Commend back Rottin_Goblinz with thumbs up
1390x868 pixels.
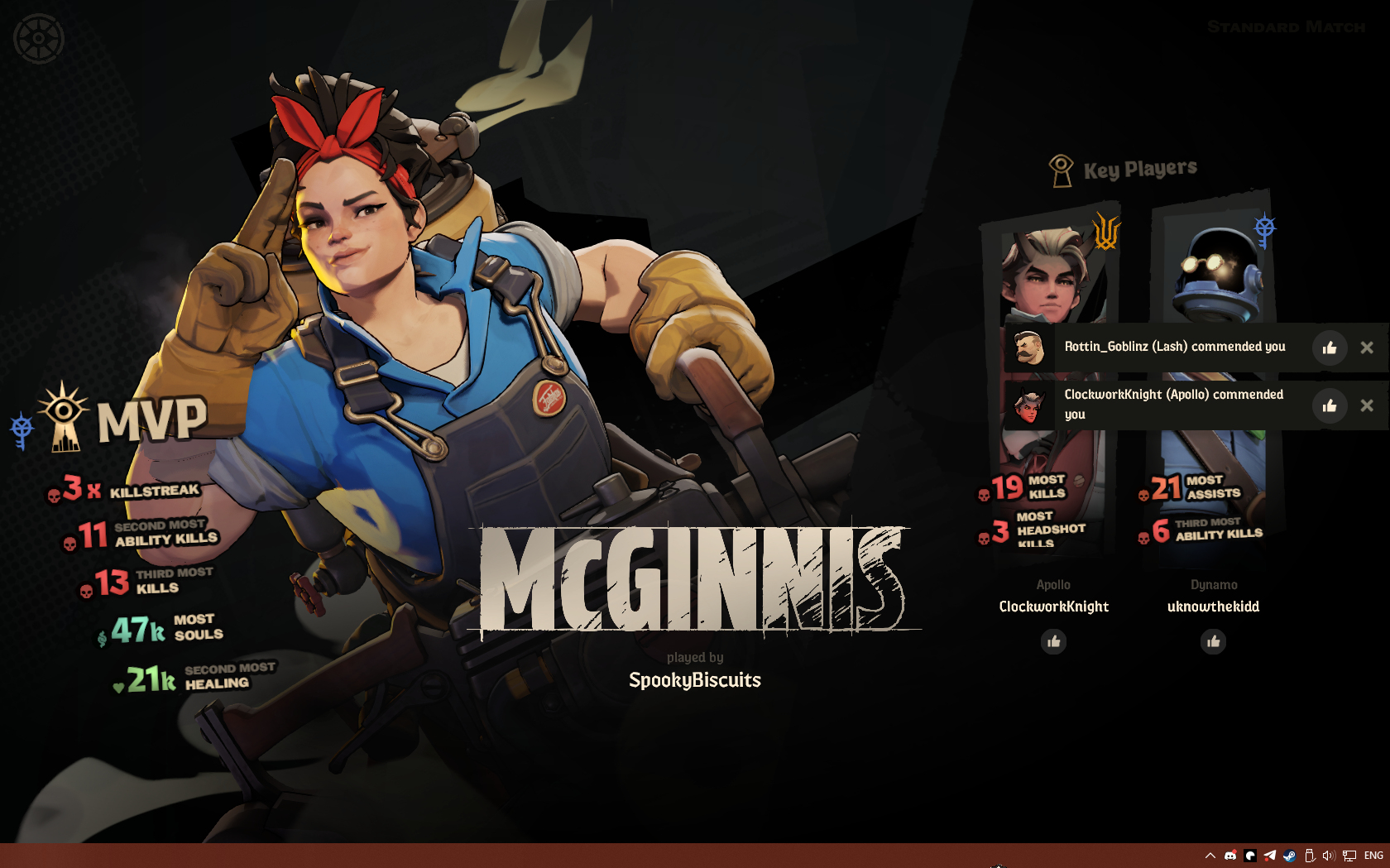1329,348
